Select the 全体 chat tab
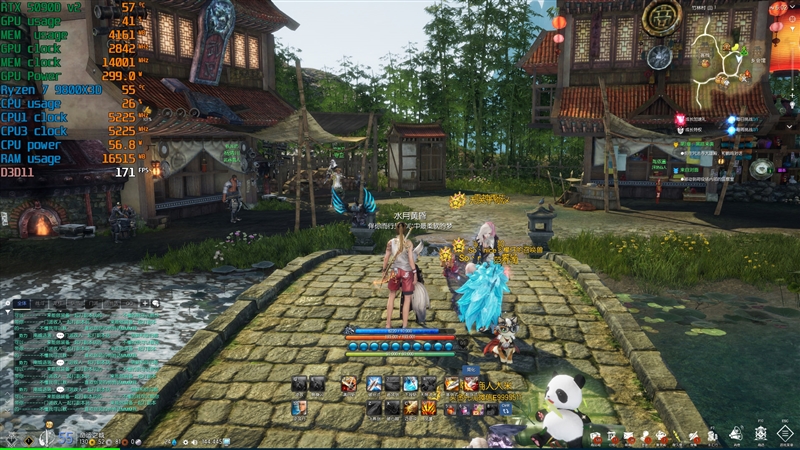The height and width of the screenshot is (450, 800). tap(21, 301)
